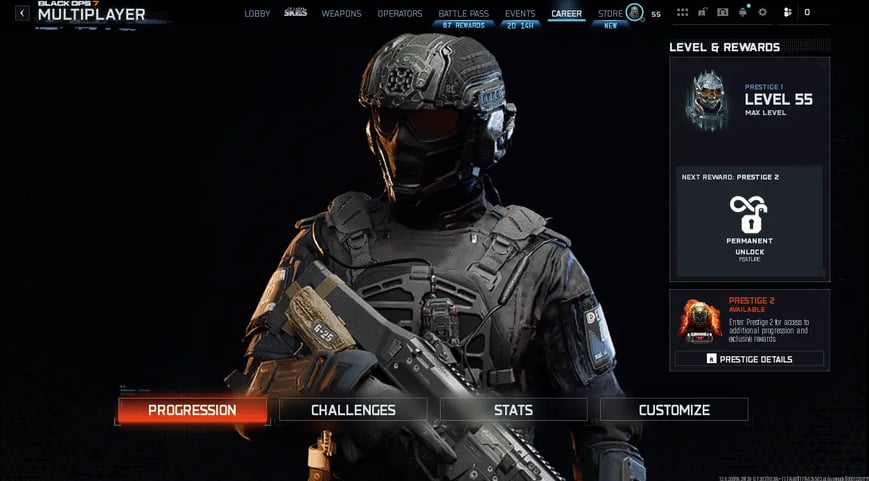The height and width of the screenshot is (481, 869).
Task: Go back using the top-left arrow
Action: tap(22, 13)
